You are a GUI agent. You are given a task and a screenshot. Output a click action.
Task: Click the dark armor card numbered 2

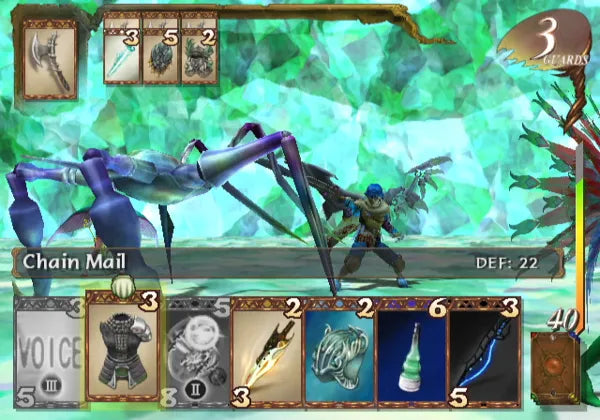199,46
